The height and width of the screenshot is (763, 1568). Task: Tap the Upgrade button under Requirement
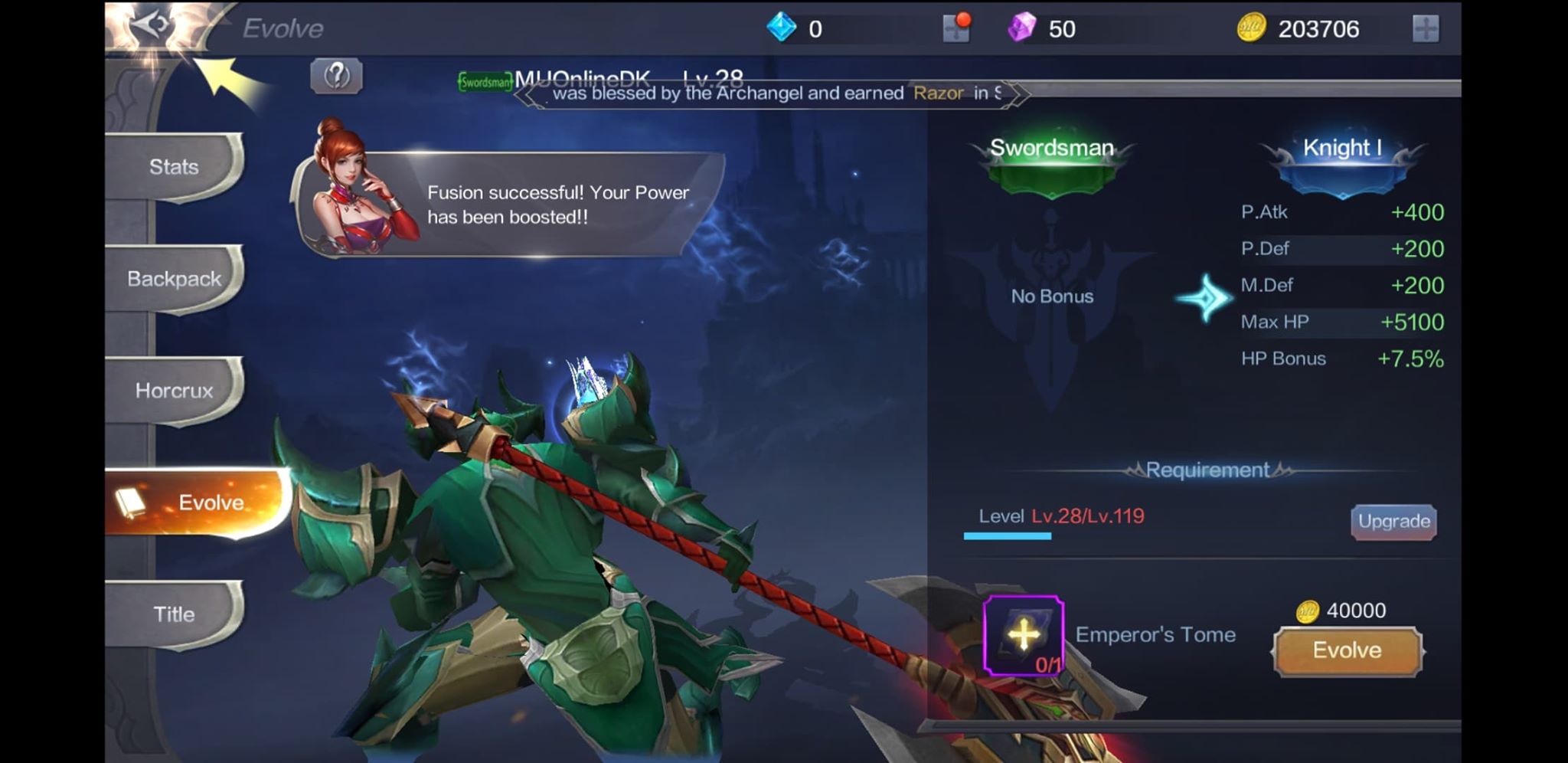(1393, 521)
